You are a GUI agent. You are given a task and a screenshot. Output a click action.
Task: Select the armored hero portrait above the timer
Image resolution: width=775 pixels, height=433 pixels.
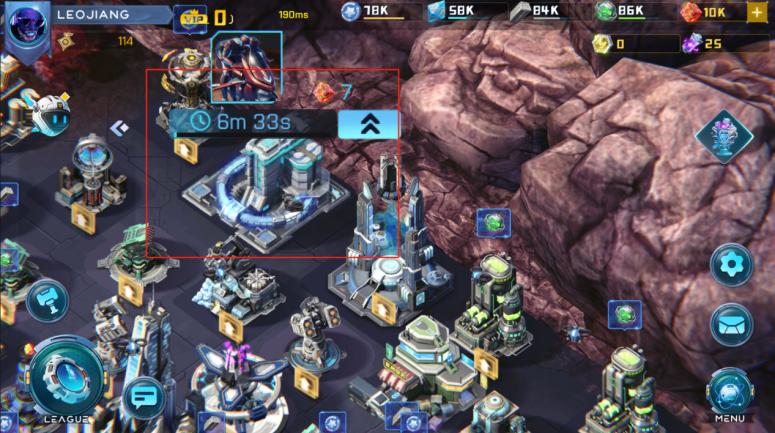point(245,67)
